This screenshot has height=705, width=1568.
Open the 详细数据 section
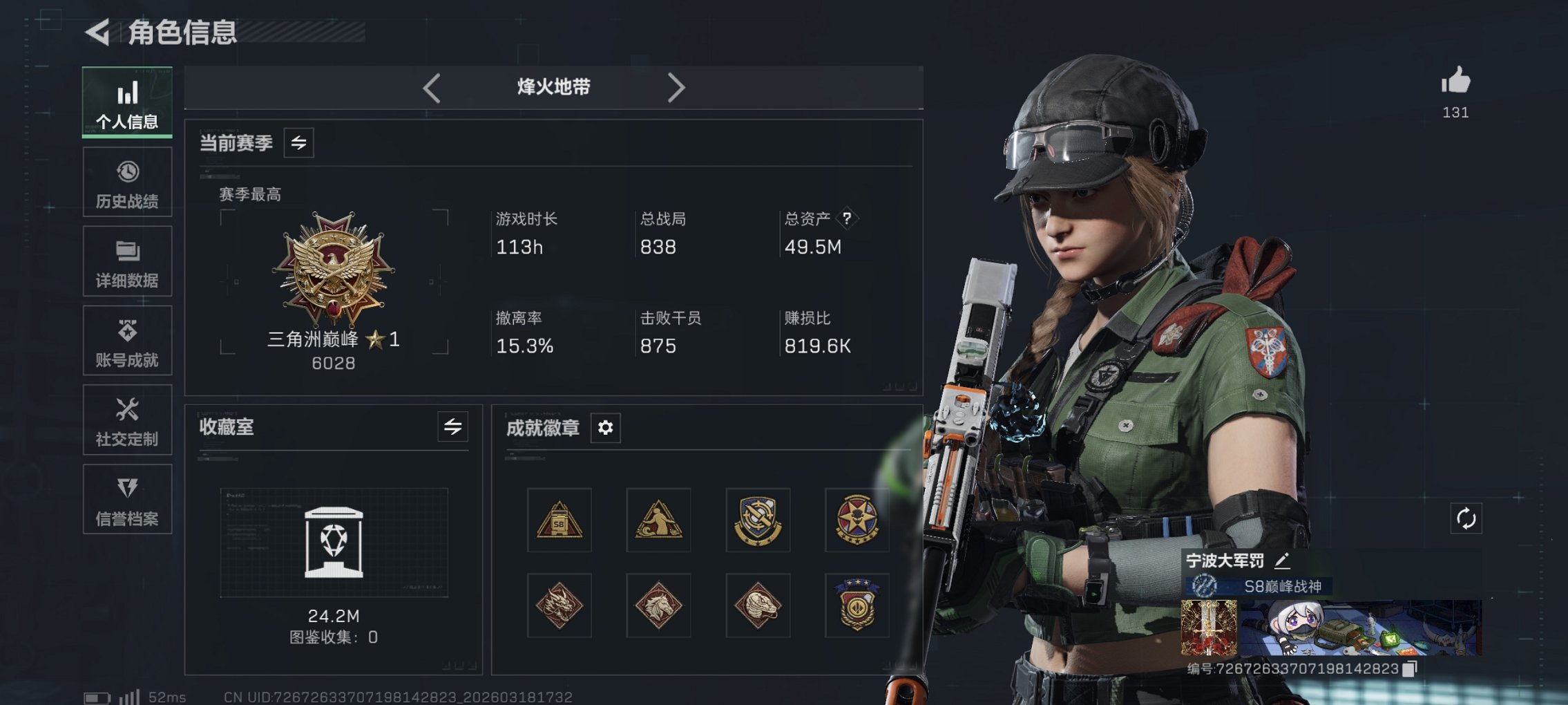pyautogui.click(x=127, y=261)
